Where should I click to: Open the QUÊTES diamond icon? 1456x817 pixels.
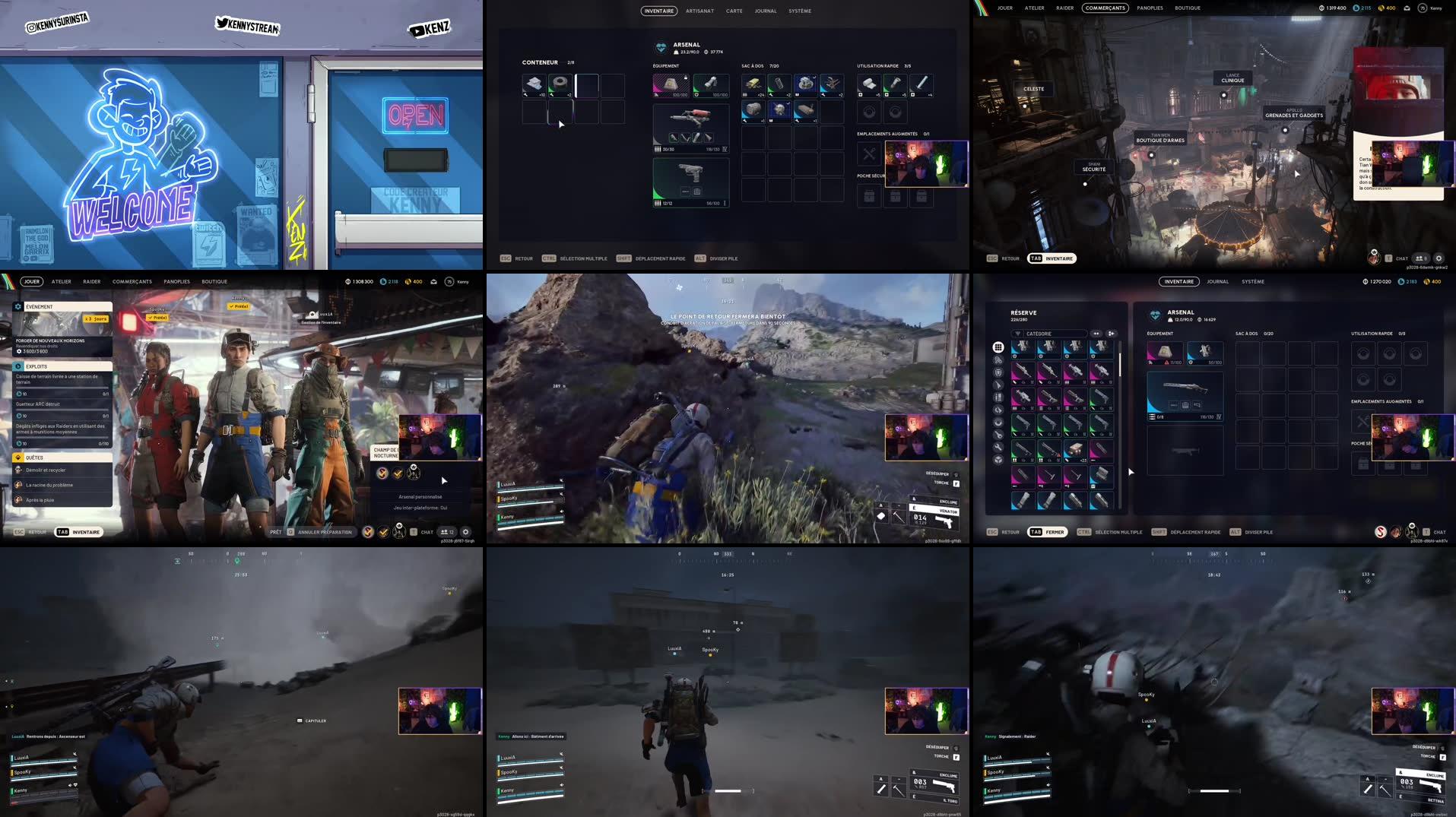(x=18, y=458)
